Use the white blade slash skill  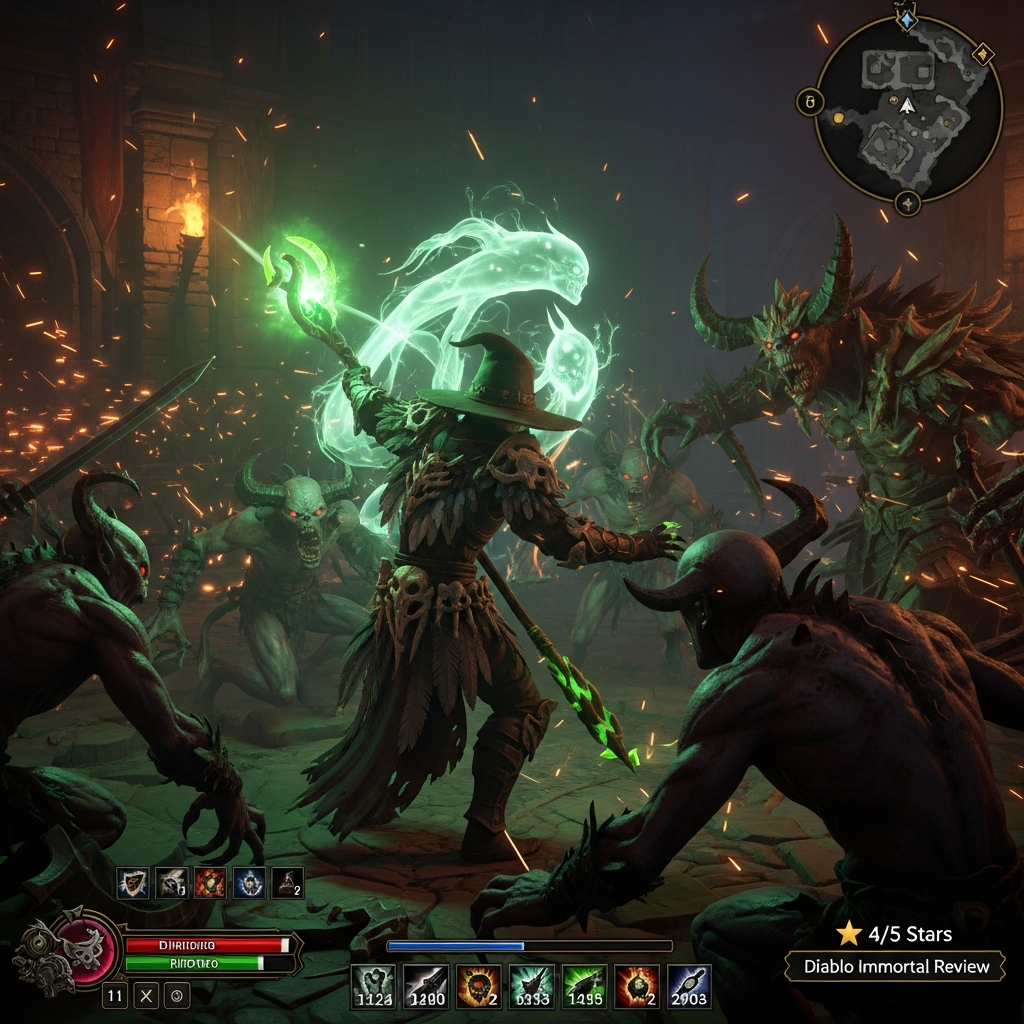coord(426,986)
